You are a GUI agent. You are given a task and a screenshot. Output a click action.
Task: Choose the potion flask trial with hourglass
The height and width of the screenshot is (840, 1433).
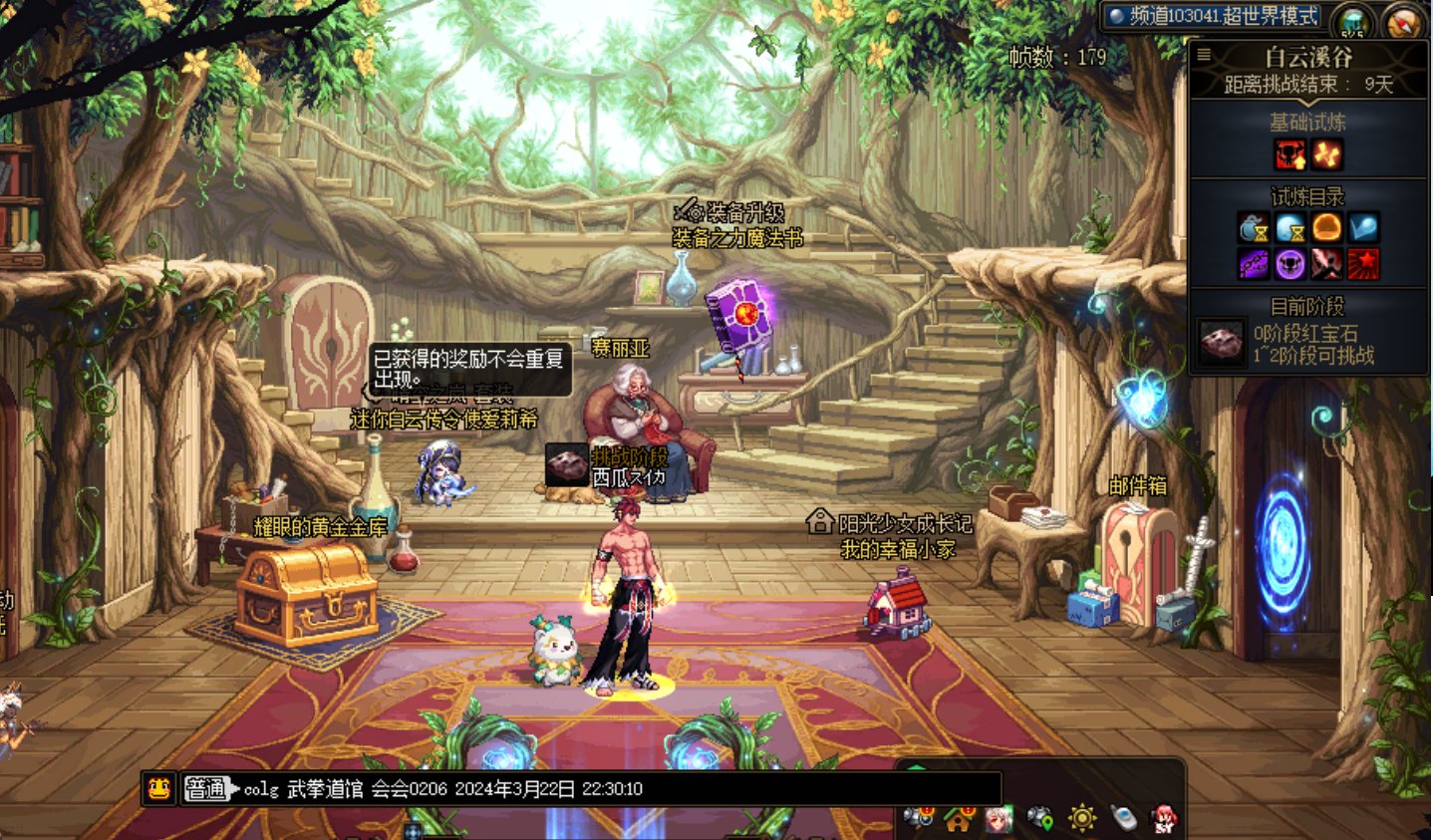point(1254,228)
